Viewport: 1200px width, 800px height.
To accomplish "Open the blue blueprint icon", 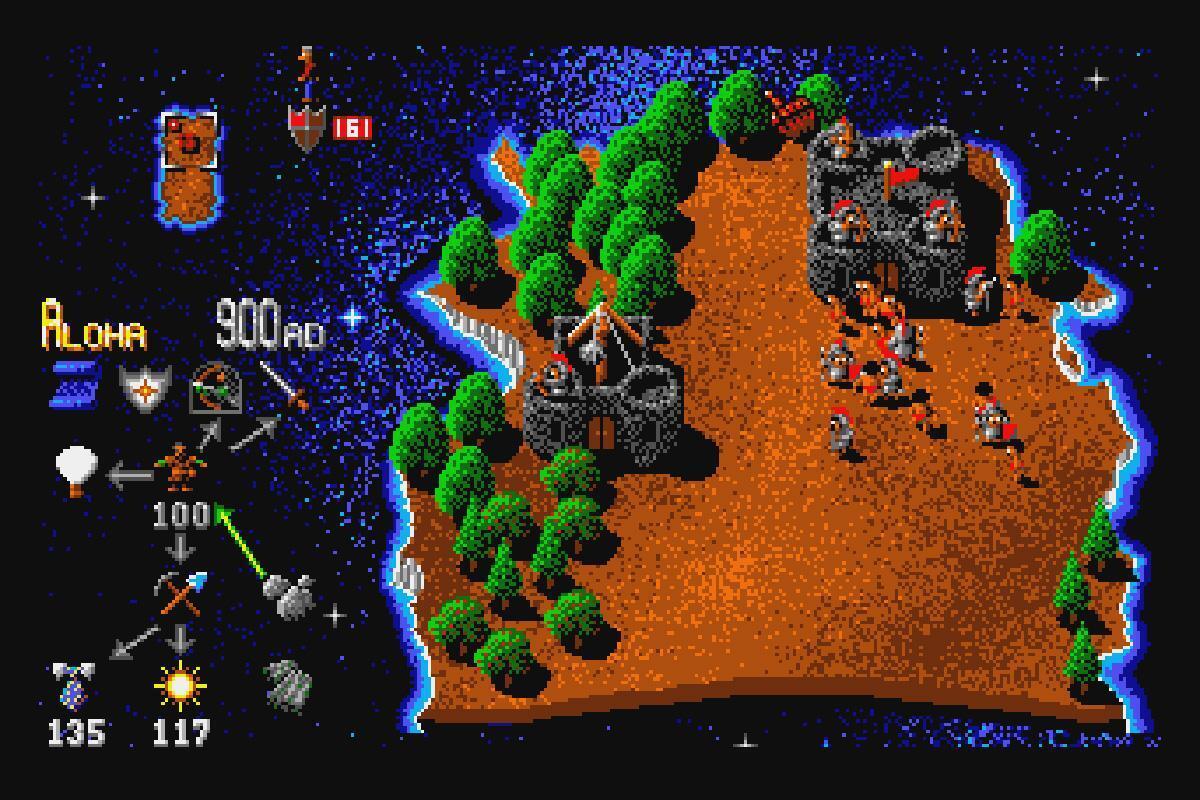I will pos(75,385).
